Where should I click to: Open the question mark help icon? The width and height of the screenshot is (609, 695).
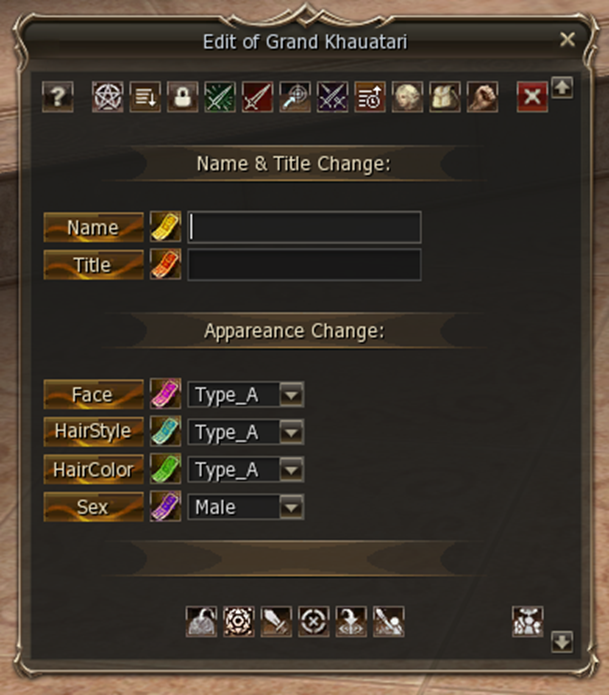58,97
